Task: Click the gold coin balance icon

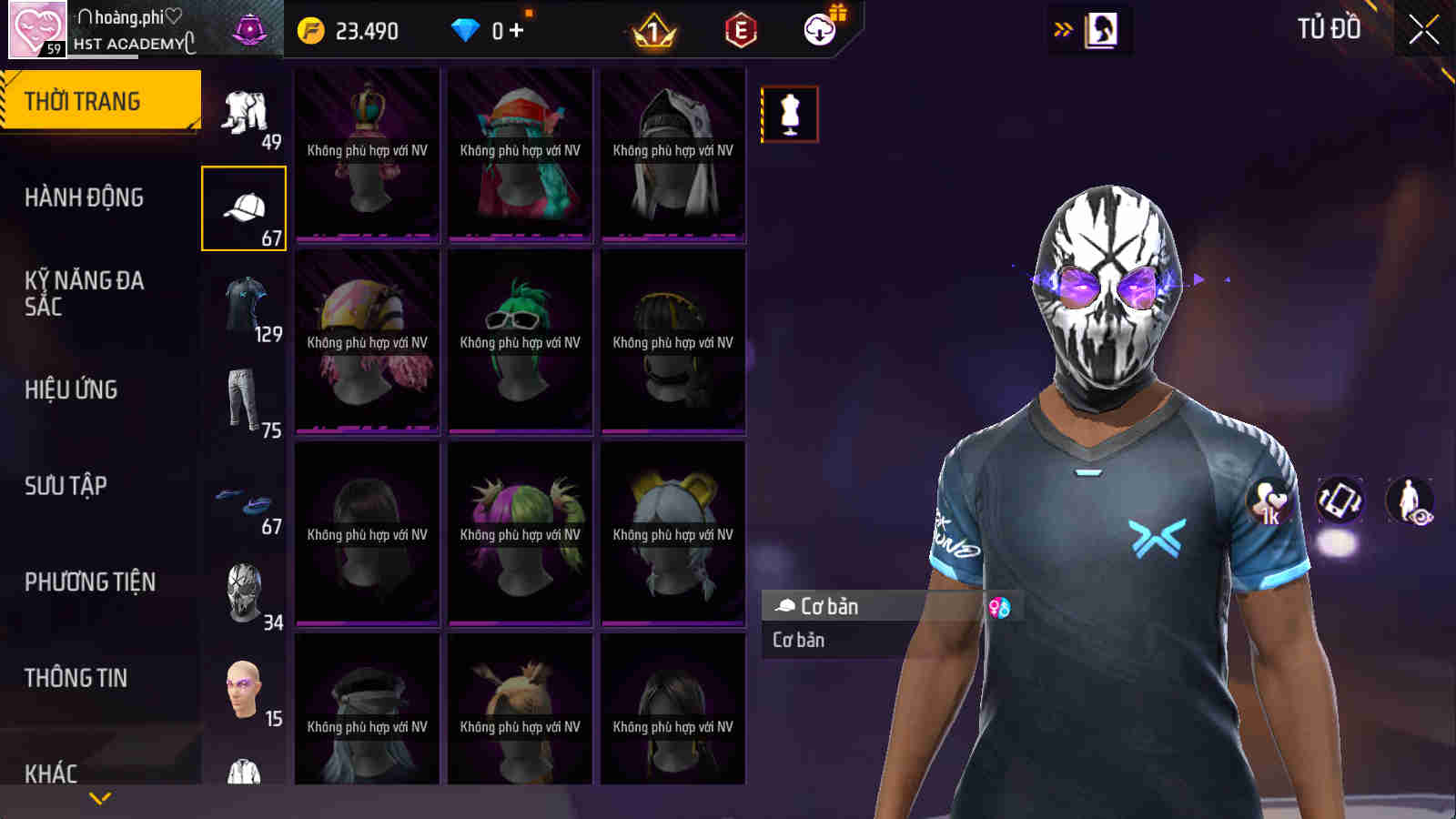Action: coord(310,29)
